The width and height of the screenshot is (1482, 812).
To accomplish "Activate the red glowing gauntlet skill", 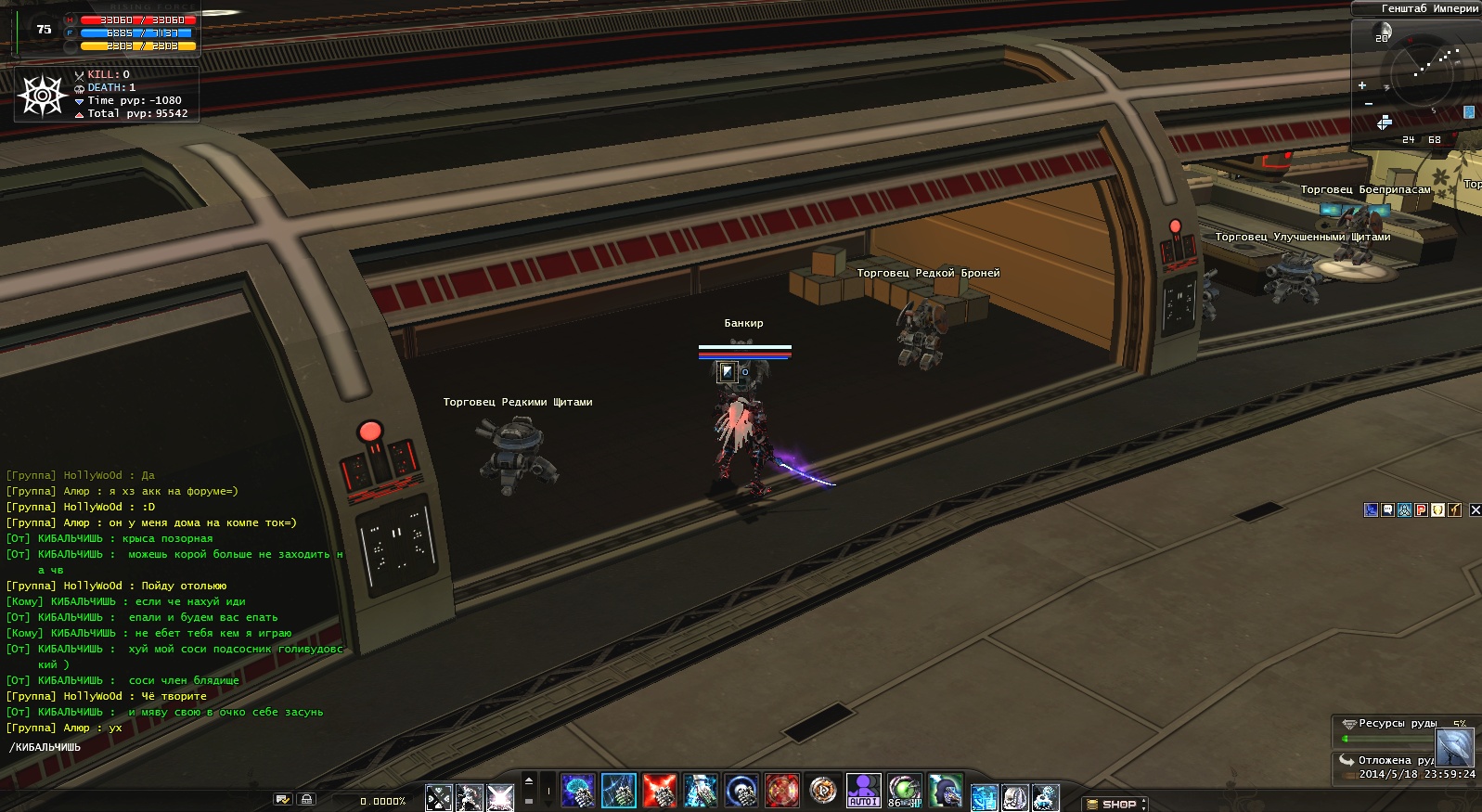I will (x=660, y=791).
